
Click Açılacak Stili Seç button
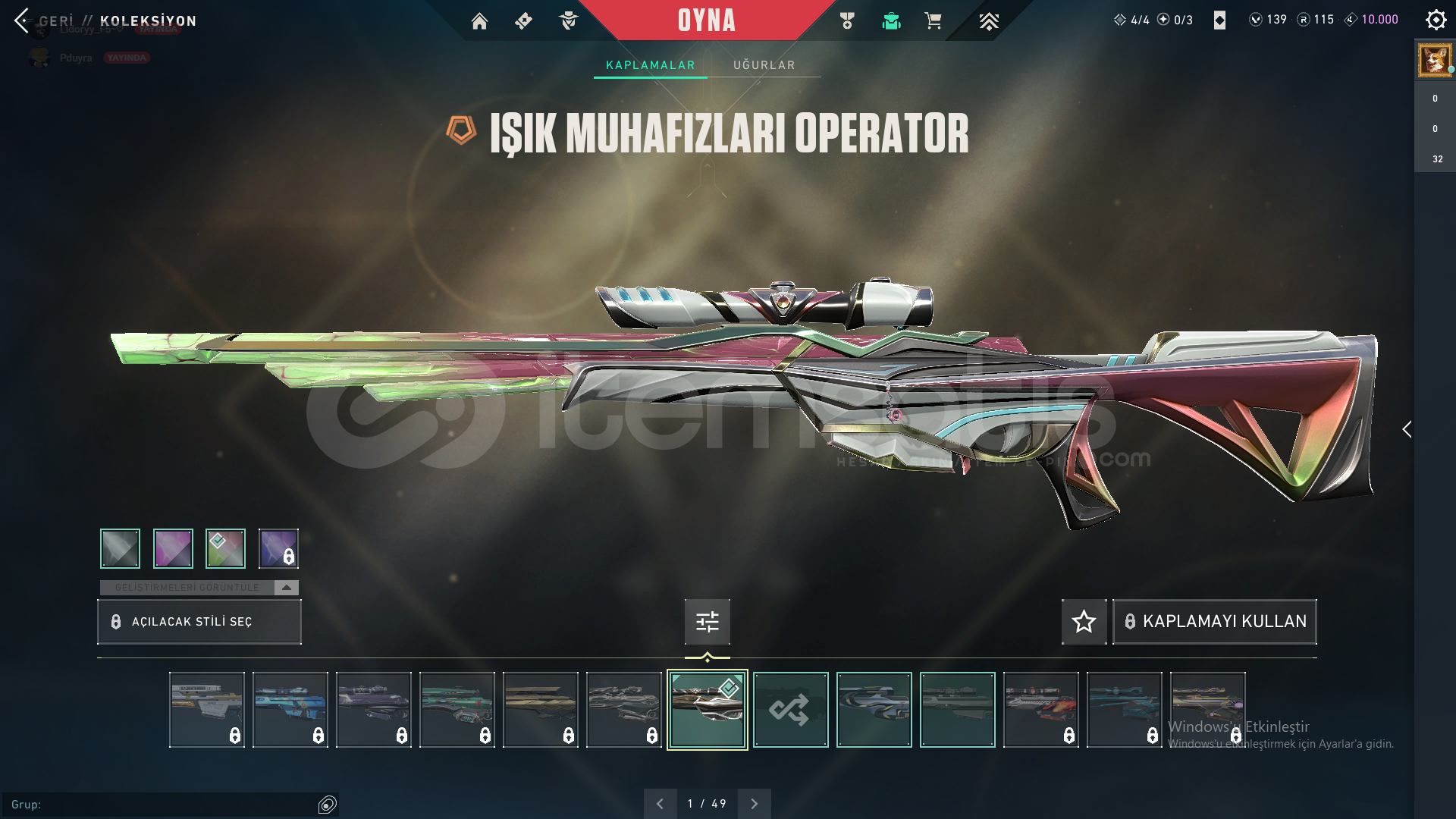[x=199, y=622]
